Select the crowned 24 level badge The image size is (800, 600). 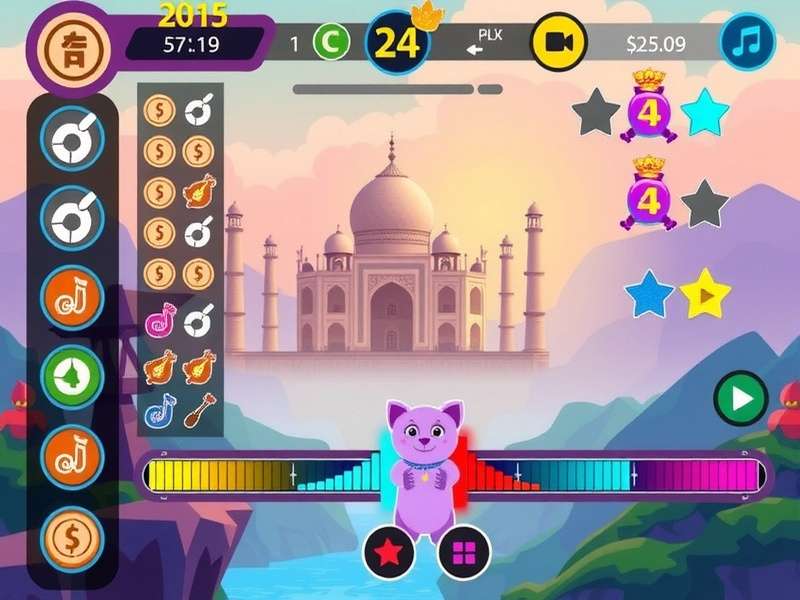397,44
